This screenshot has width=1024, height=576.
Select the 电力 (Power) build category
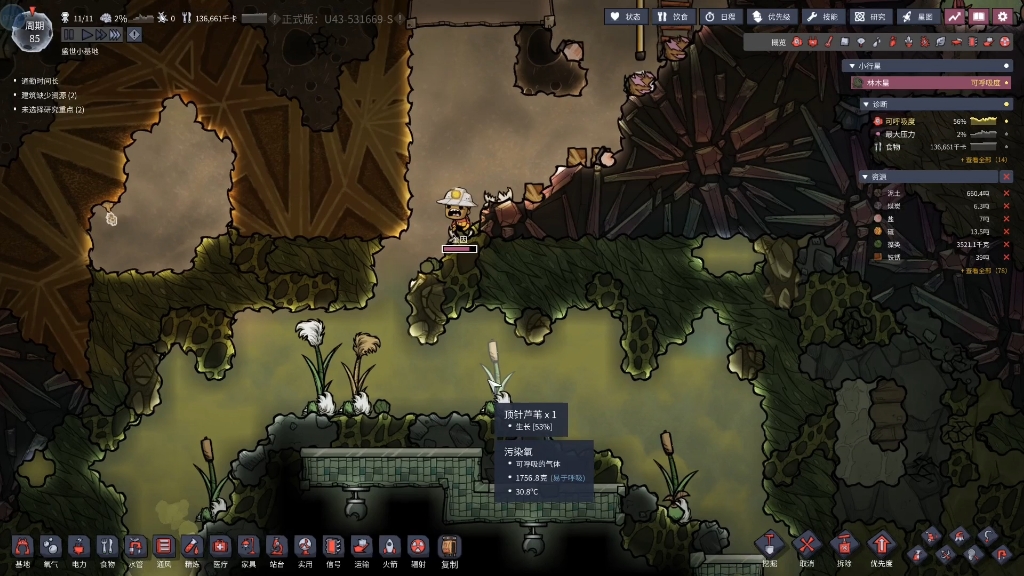pos(79,548)
